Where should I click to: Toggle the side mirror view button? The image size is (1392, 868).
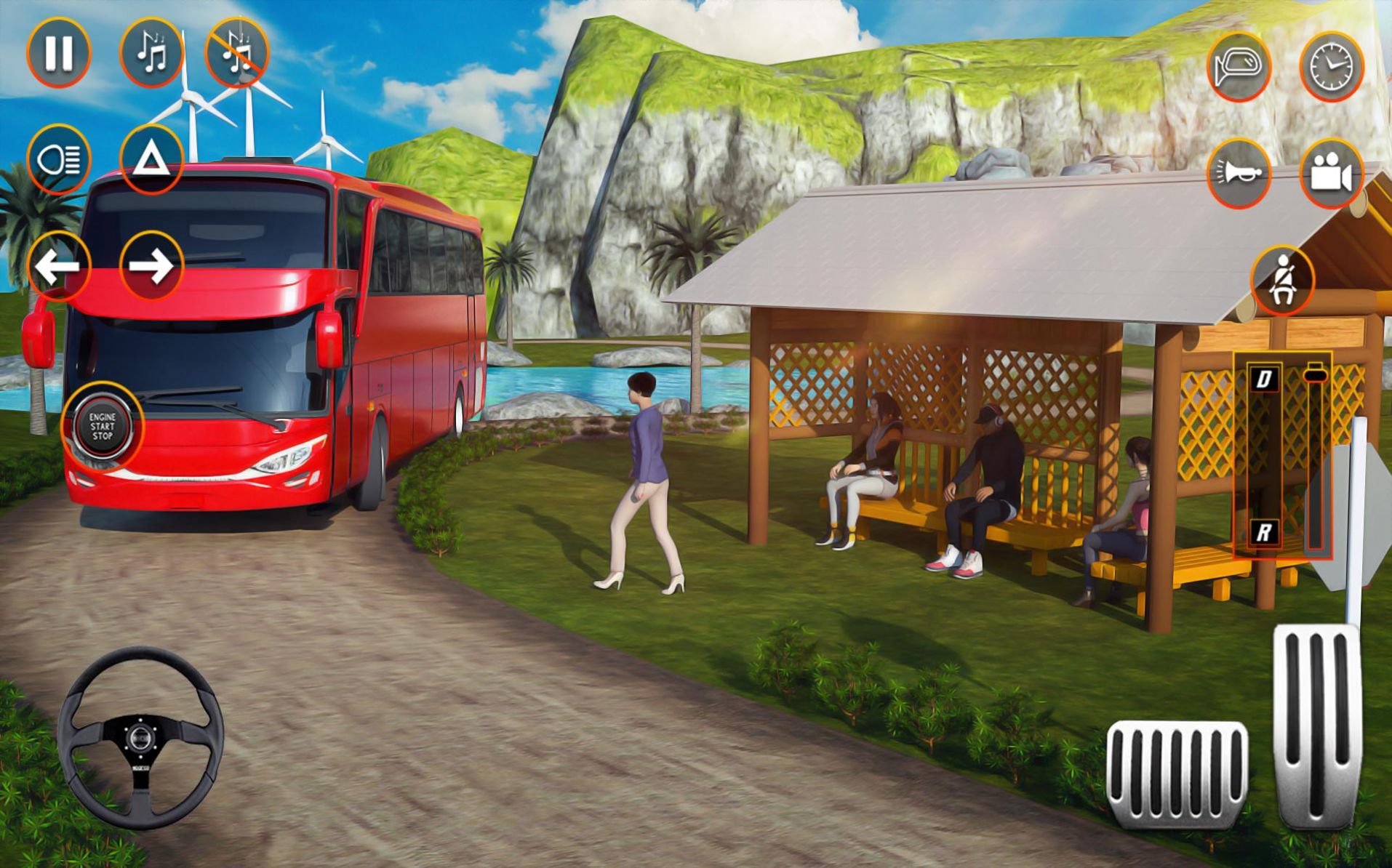pos(1239,67)
